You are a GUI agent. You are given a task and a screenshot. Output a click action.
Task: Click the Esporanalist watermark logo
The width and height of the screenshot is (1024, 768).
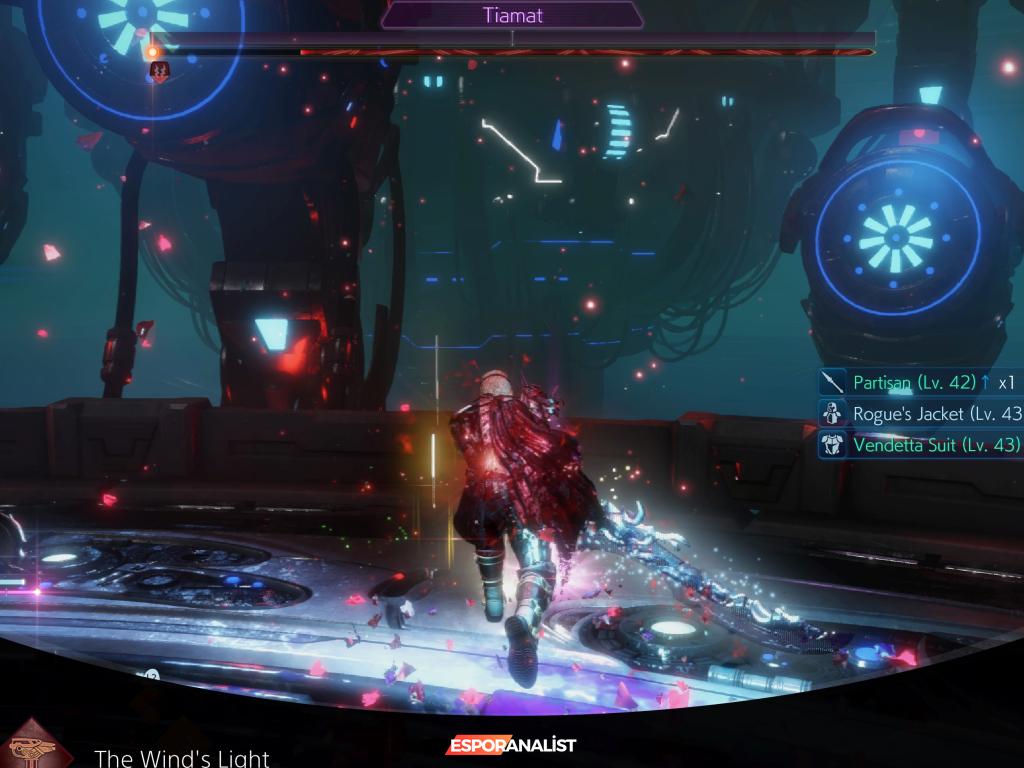pos(511,745)
